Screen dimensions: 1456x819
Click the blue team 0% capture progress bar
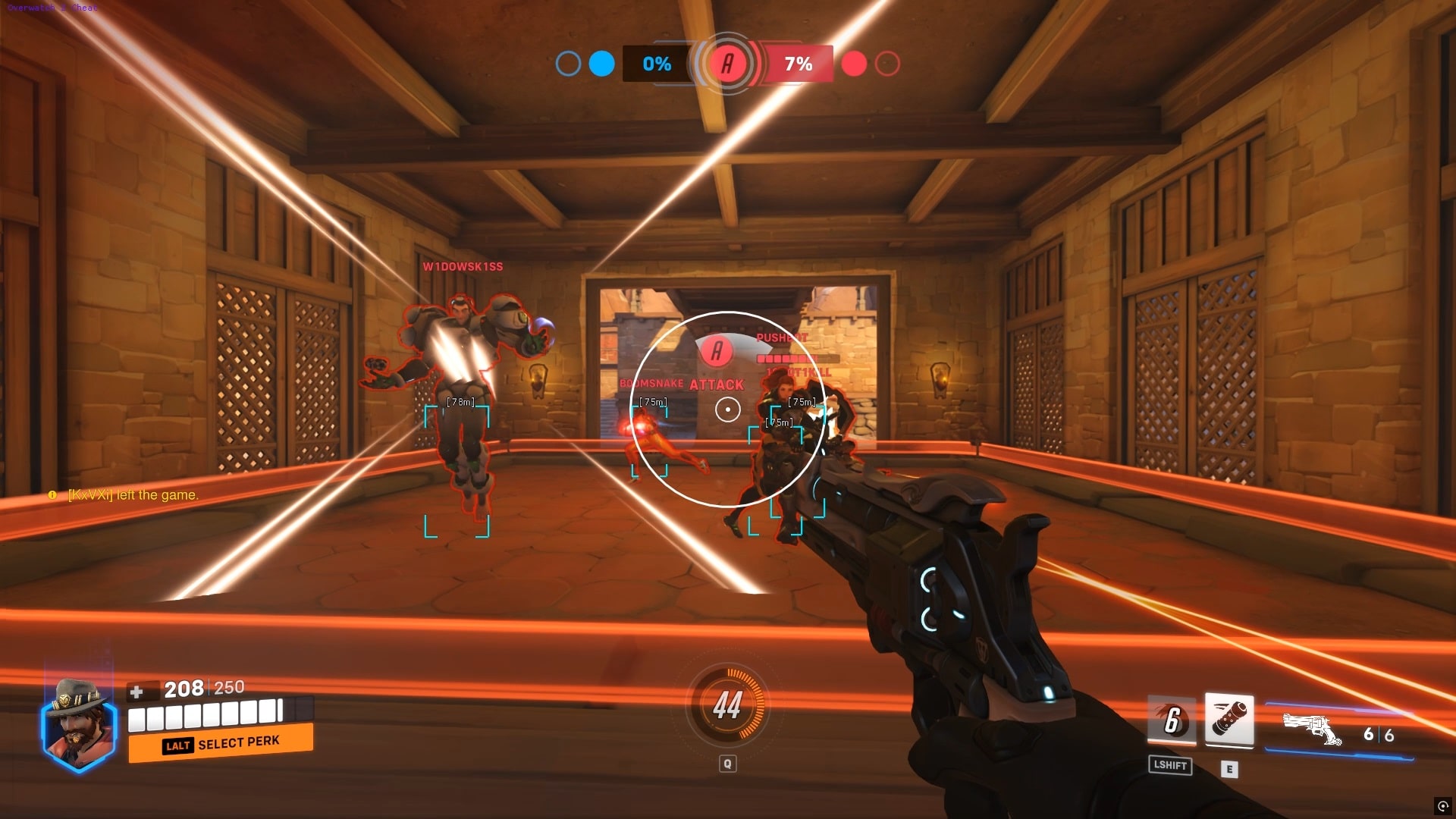tap(655, 65)
